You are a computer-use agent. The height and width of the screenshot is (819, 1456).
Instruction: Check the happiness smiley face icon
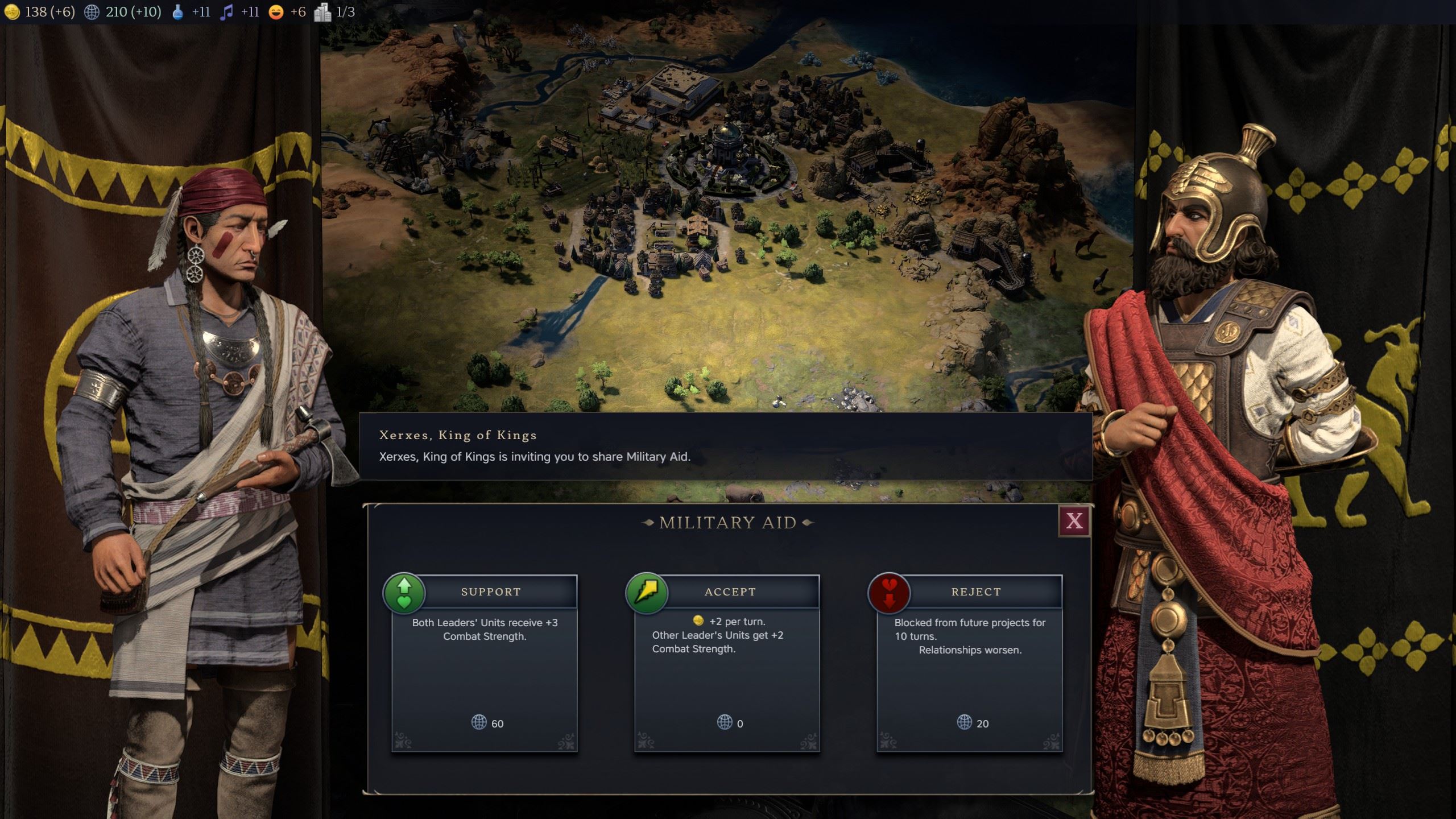pyautogui.click(x=276, y=12)
